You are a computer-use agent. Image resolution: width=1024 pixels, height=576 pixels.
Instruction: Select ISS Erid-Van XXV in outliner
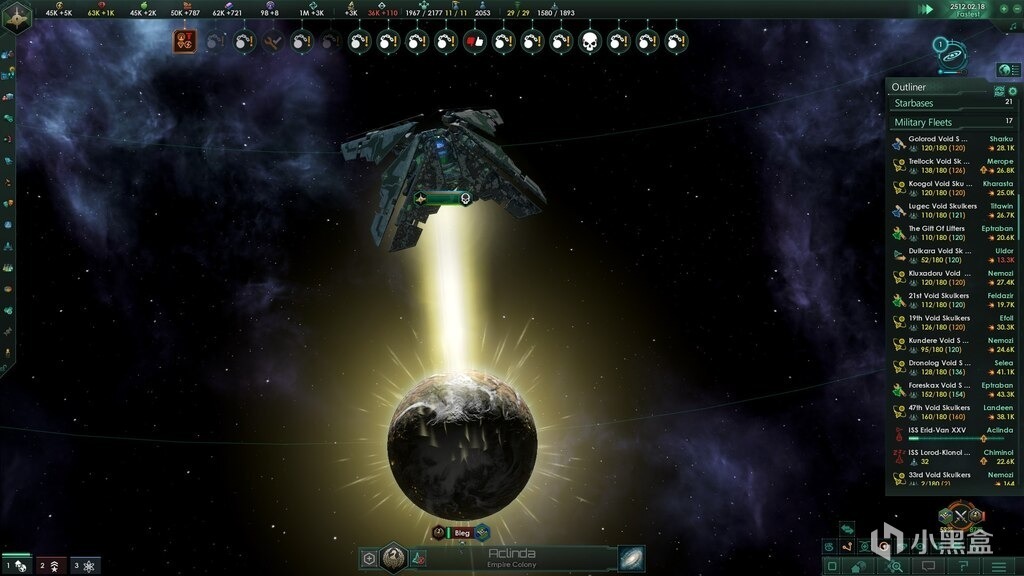click(x=940, y=431)
